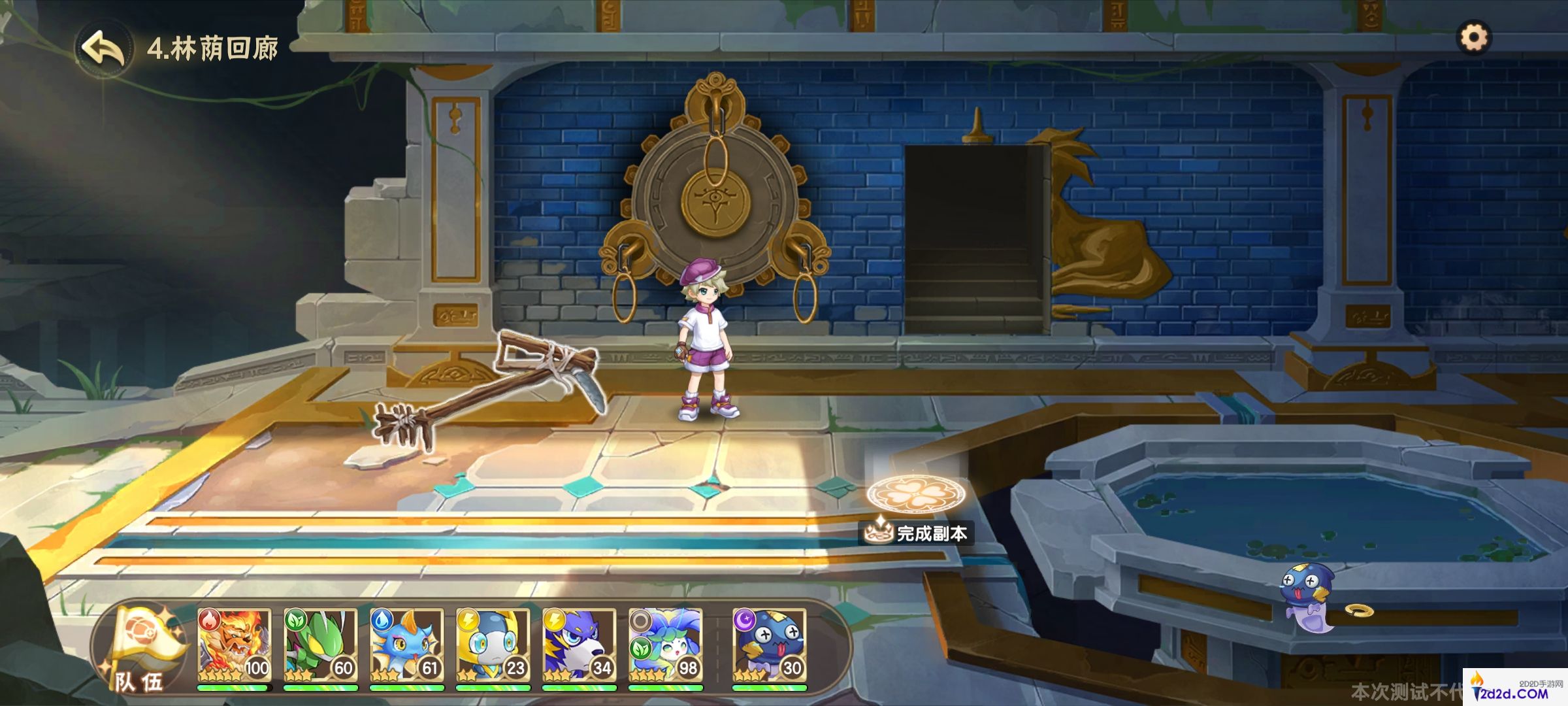
Task: Open the gear settings menu
Action: click(x=1474, y=37)
